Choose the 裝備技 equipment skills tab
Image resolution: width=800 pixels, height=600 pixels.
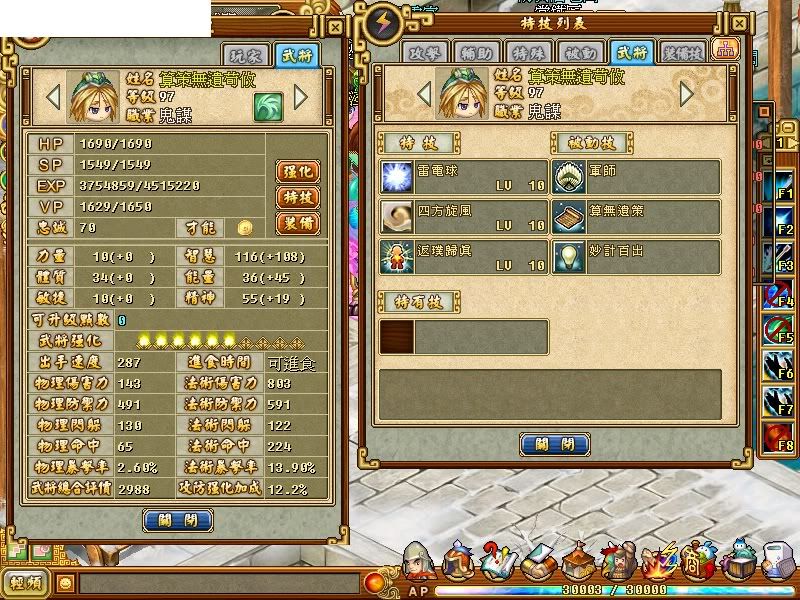click(684, 52)
